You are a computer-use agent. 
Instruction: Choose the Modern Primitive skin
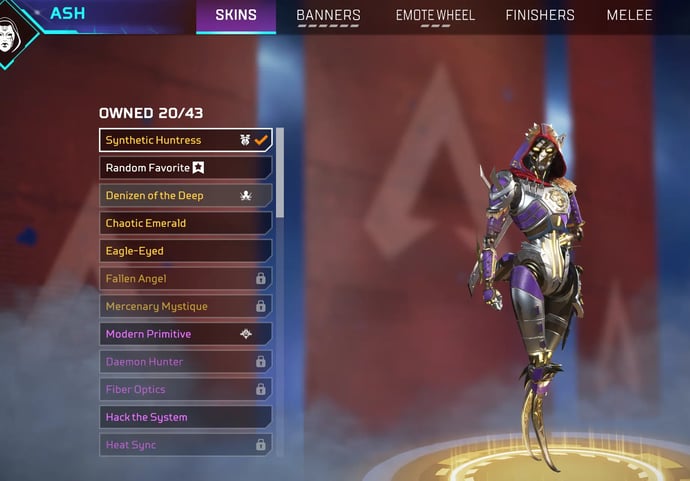[185, 334]
